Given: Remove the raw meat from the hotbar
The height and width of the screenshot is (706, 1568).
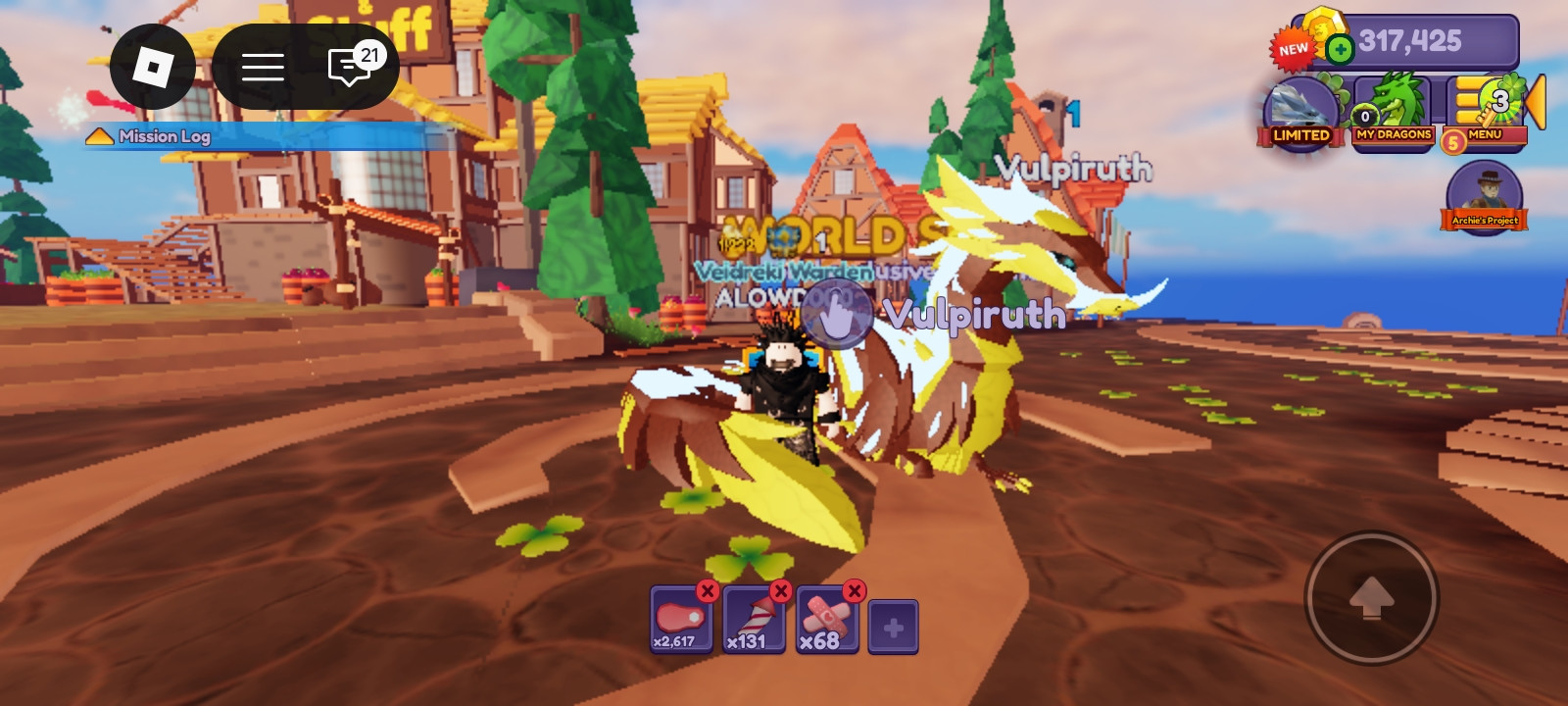Looking at the screenshot, I should (708, 591).
